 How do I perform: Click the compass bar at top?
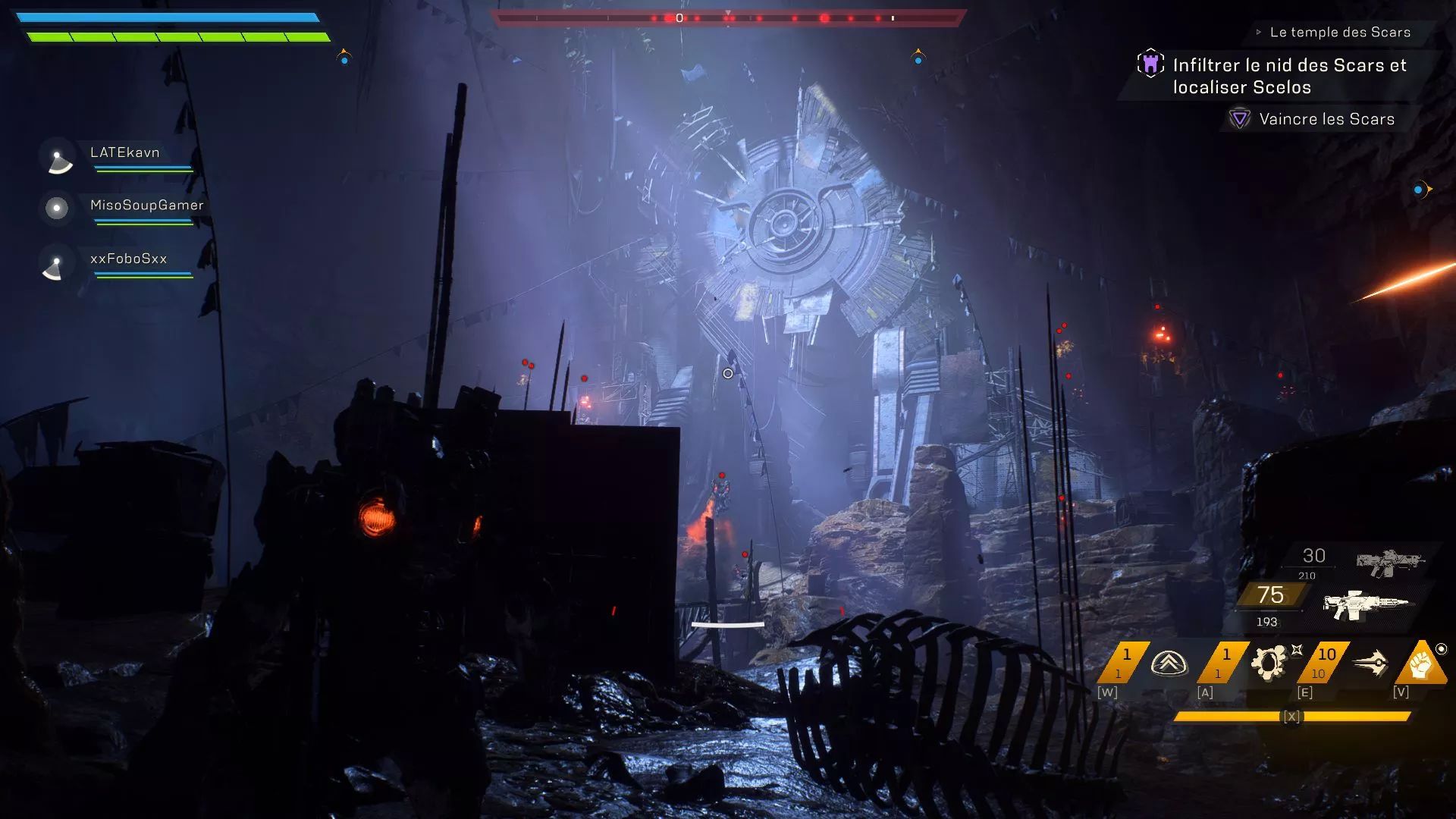click(728, 17)
